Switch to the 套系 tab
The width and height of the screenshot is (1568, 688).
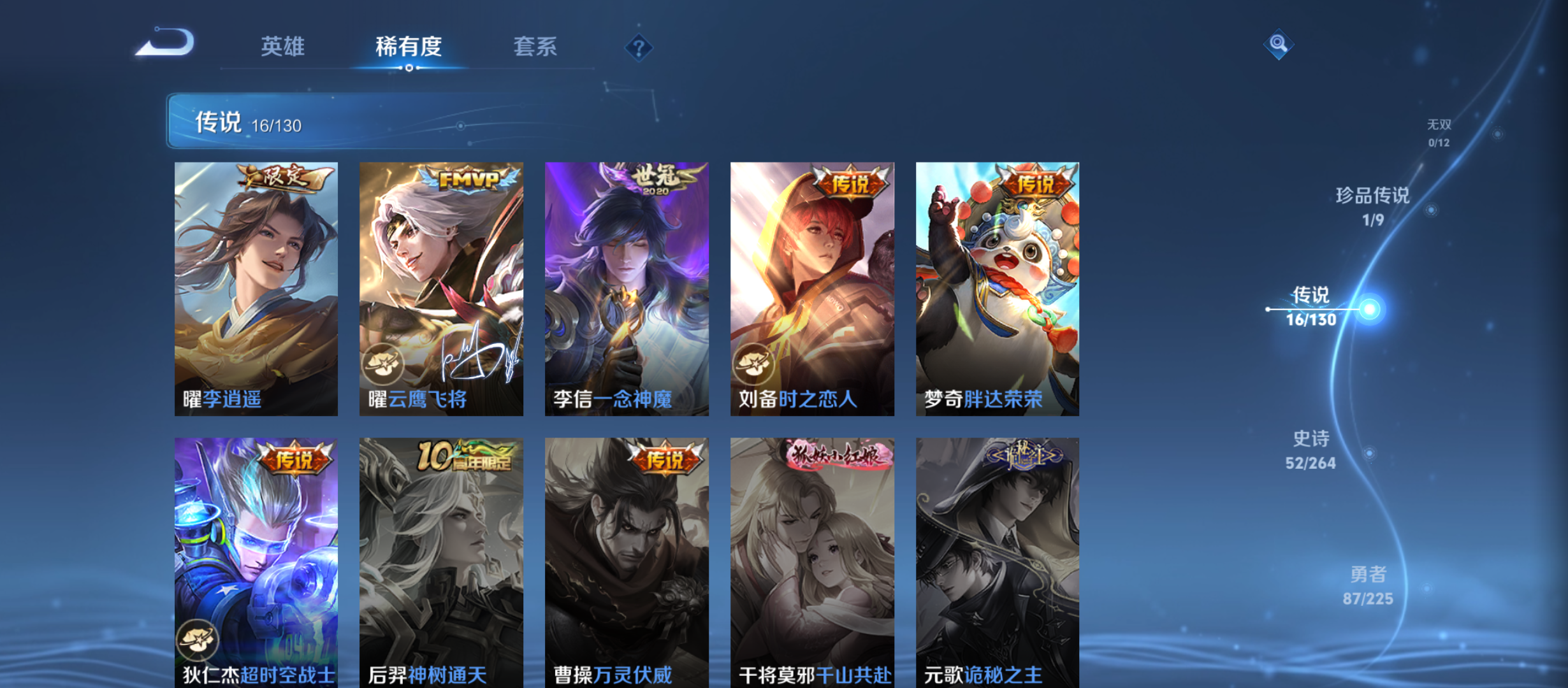pos(536,47)
